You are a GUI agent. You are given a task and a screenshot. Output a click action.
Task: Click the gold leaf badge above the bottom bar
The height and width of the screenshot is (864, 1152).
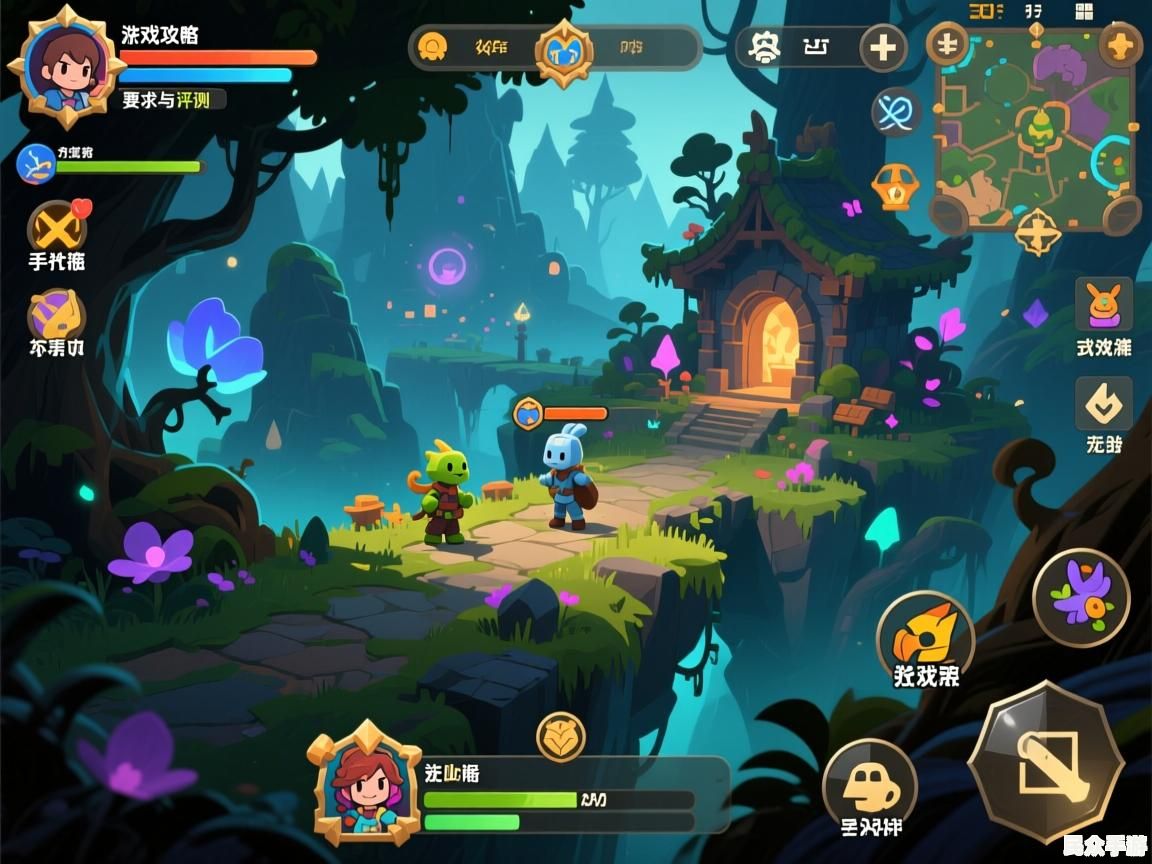(561, 737)
